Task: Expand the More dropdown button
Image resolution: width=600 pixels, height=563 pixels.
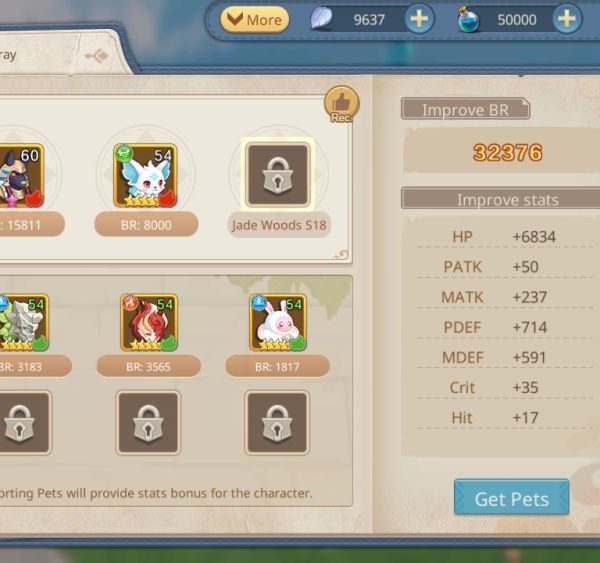Action: point(254,19)
